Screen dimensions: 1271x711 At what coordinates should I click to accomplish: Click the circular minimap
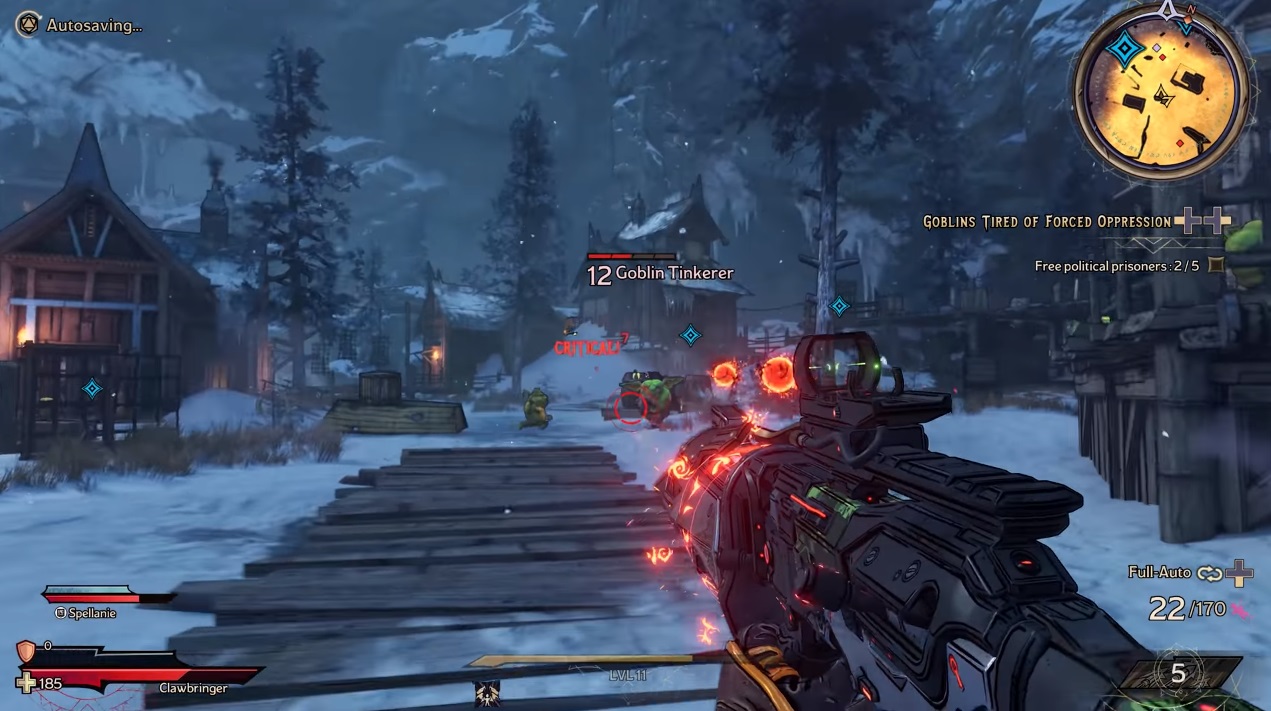pyautogui.click(x=1161, y=92)
